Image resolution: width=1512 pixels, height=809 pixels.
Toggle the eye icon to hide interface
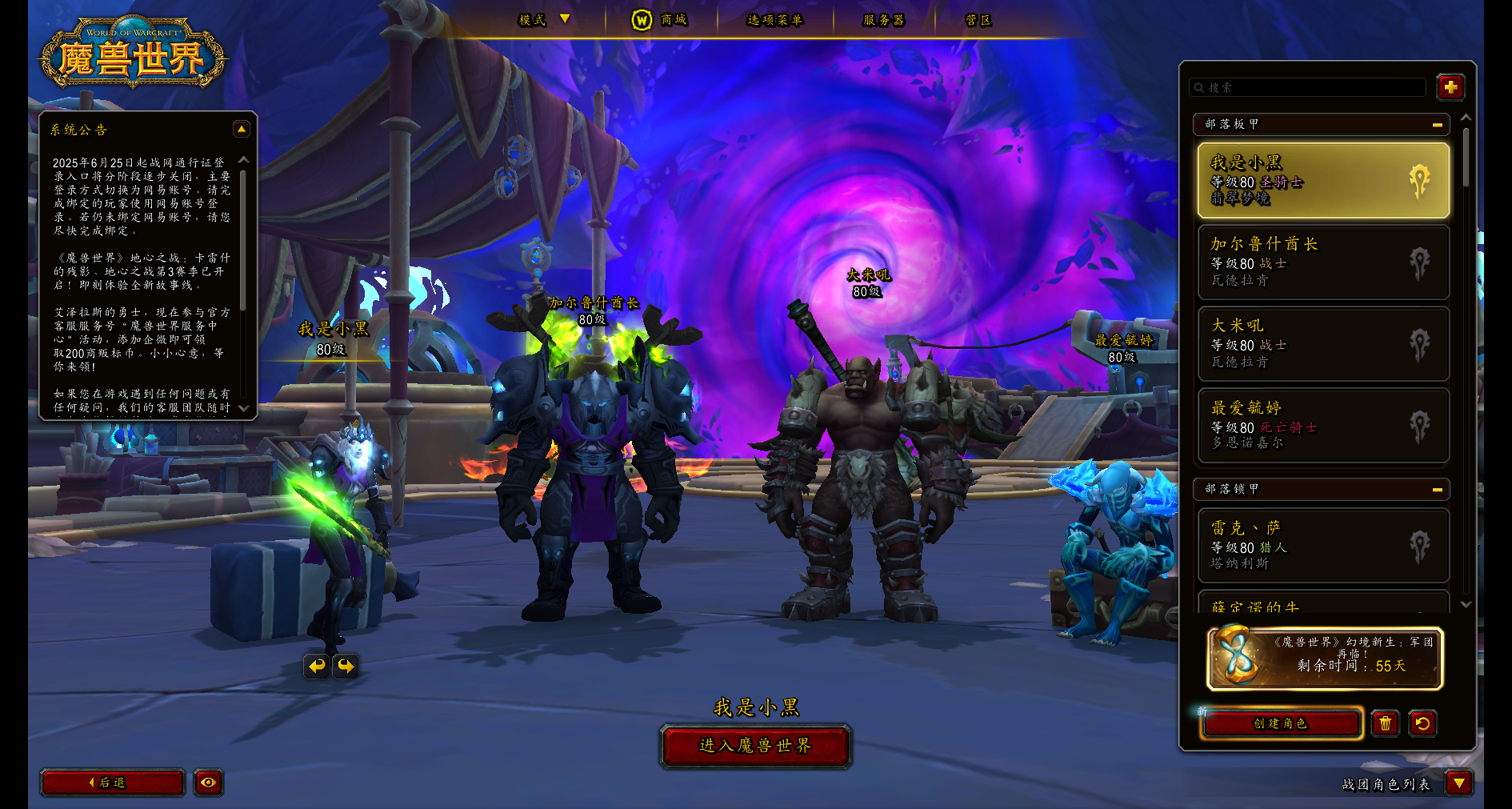click(208, 783)
